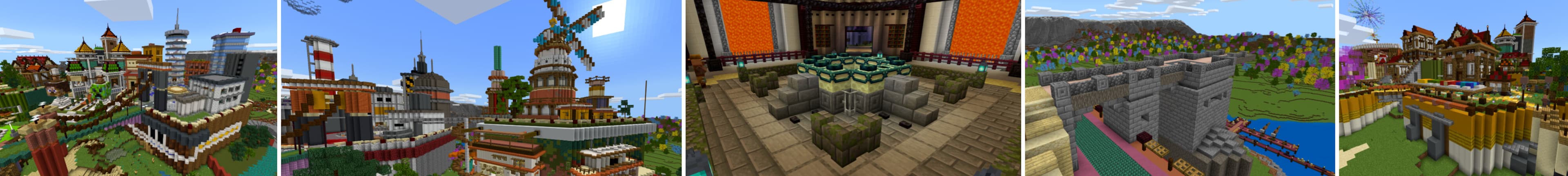
Task: View the windmill and lighthouse screenshot
Action: pos(481,88)
